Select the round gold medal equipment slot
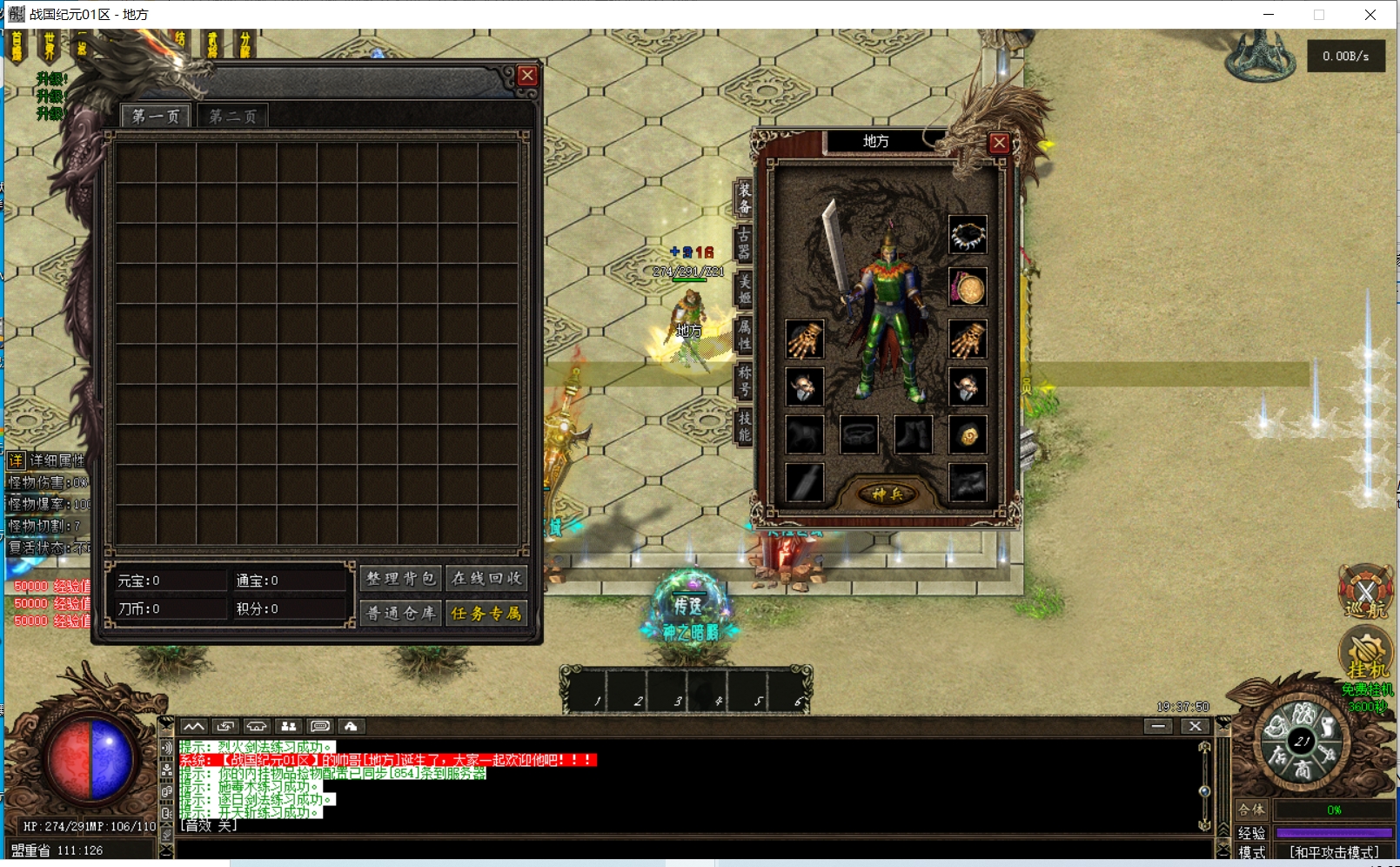This screenshot has height=867, width=1400. tap(968, 287)
